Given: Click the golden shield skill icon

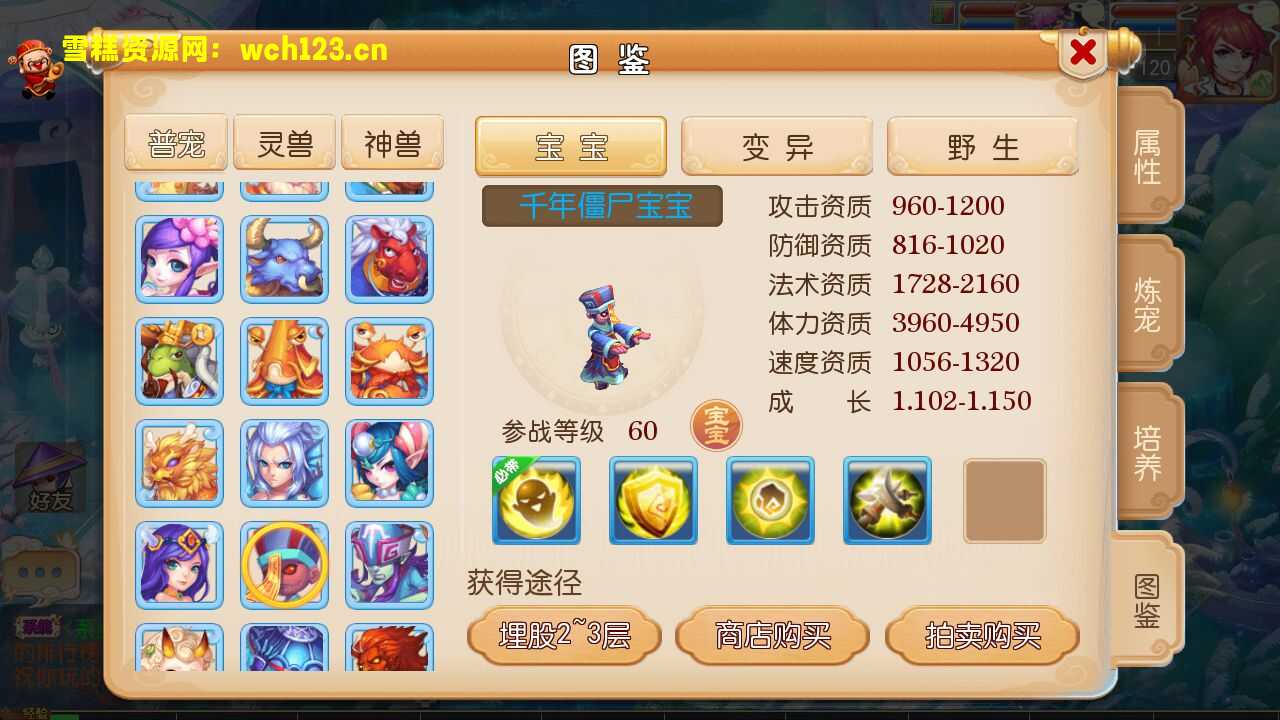Looking at the screenshot, I should [653, 500].
